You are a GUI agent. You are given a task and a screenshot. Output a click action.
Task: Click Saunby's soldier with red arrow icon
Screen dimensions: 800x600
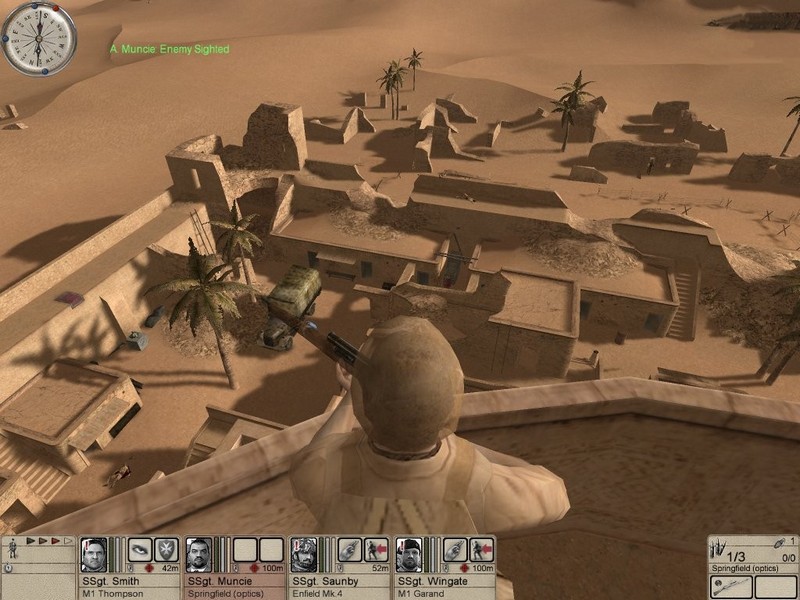coord(376,550)
